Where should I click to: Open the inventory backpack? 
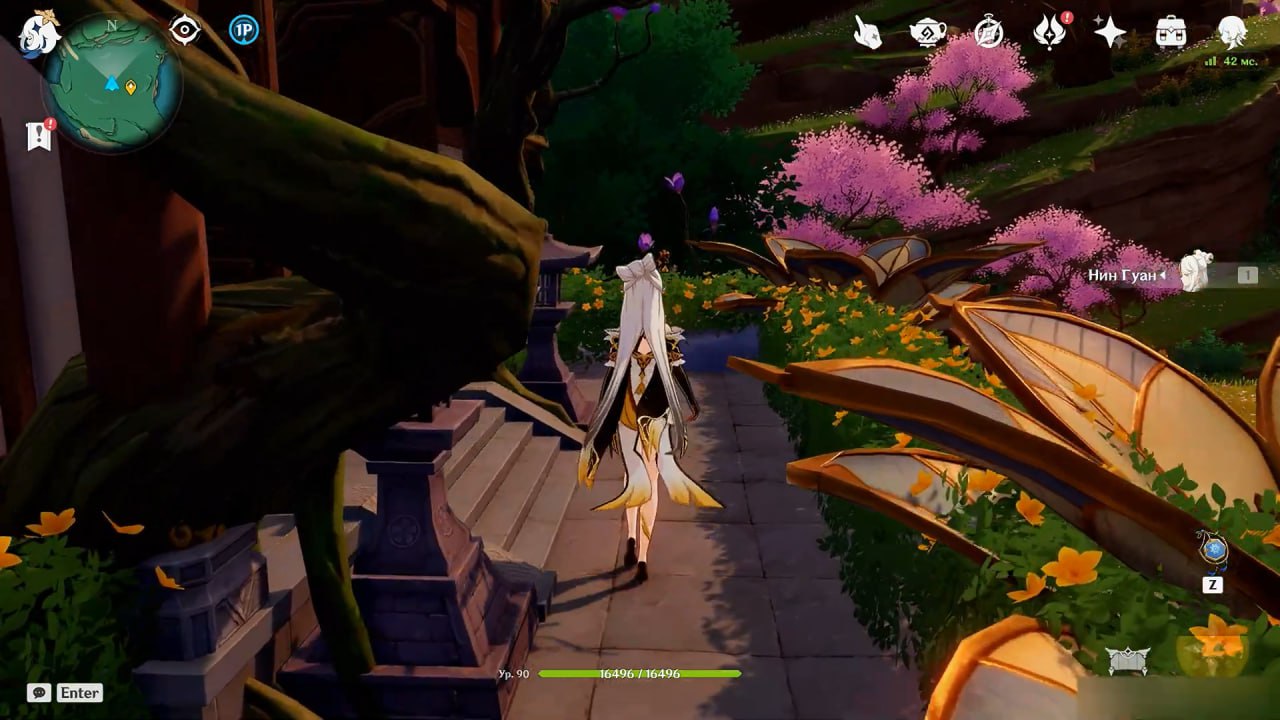click(1171, 33)
